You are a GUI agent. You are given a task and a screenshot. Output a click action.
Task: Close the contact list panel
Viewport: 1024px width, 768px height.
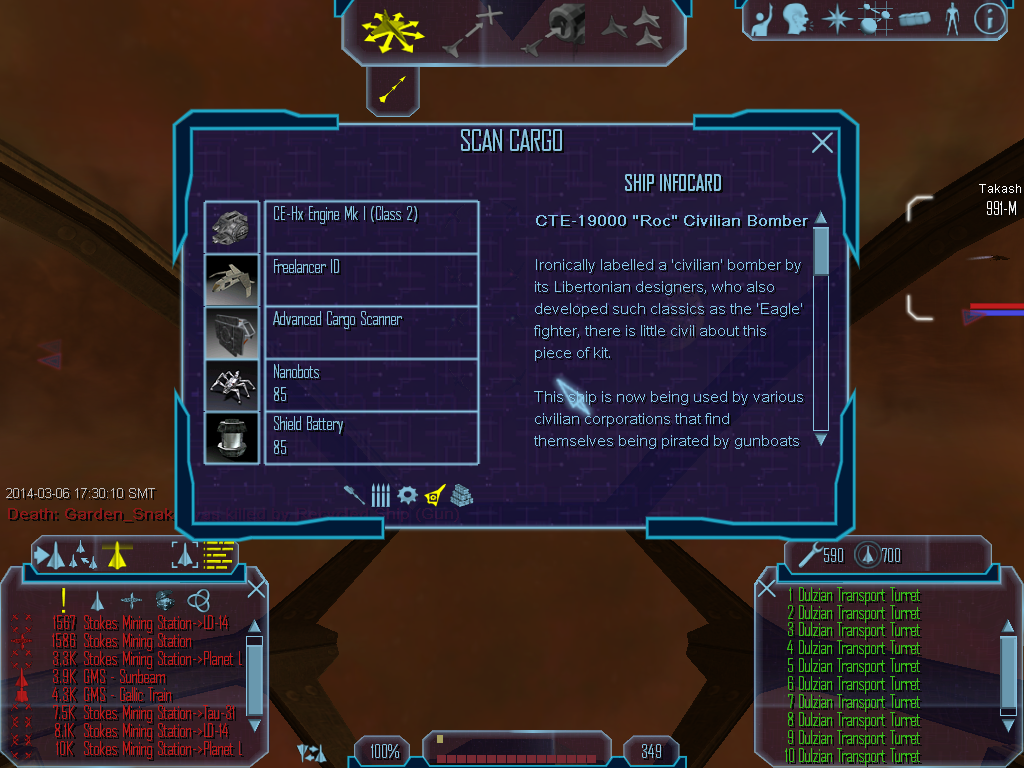[x=256, y=589]
